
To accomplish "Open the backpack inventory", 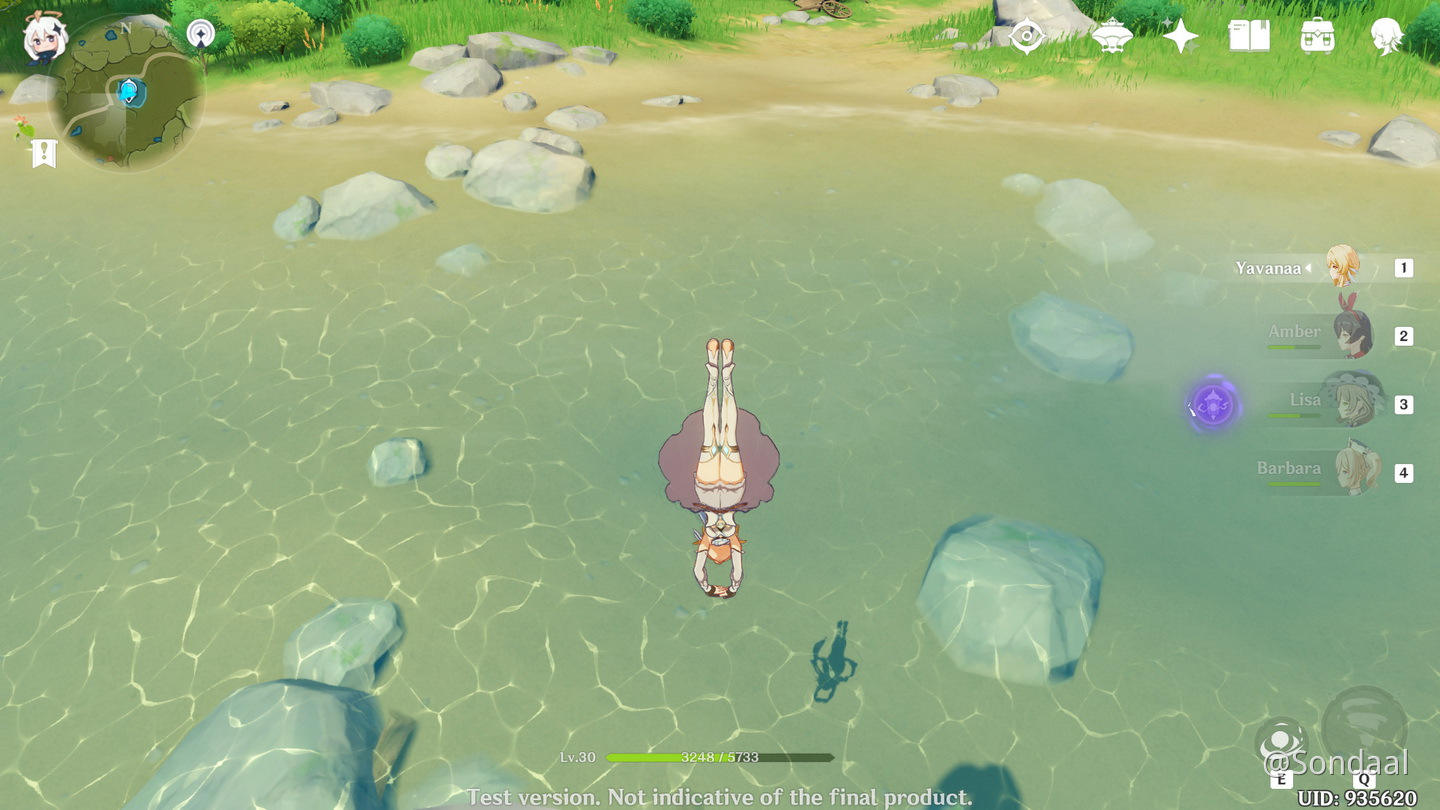I will click(x=1318, y=37).
